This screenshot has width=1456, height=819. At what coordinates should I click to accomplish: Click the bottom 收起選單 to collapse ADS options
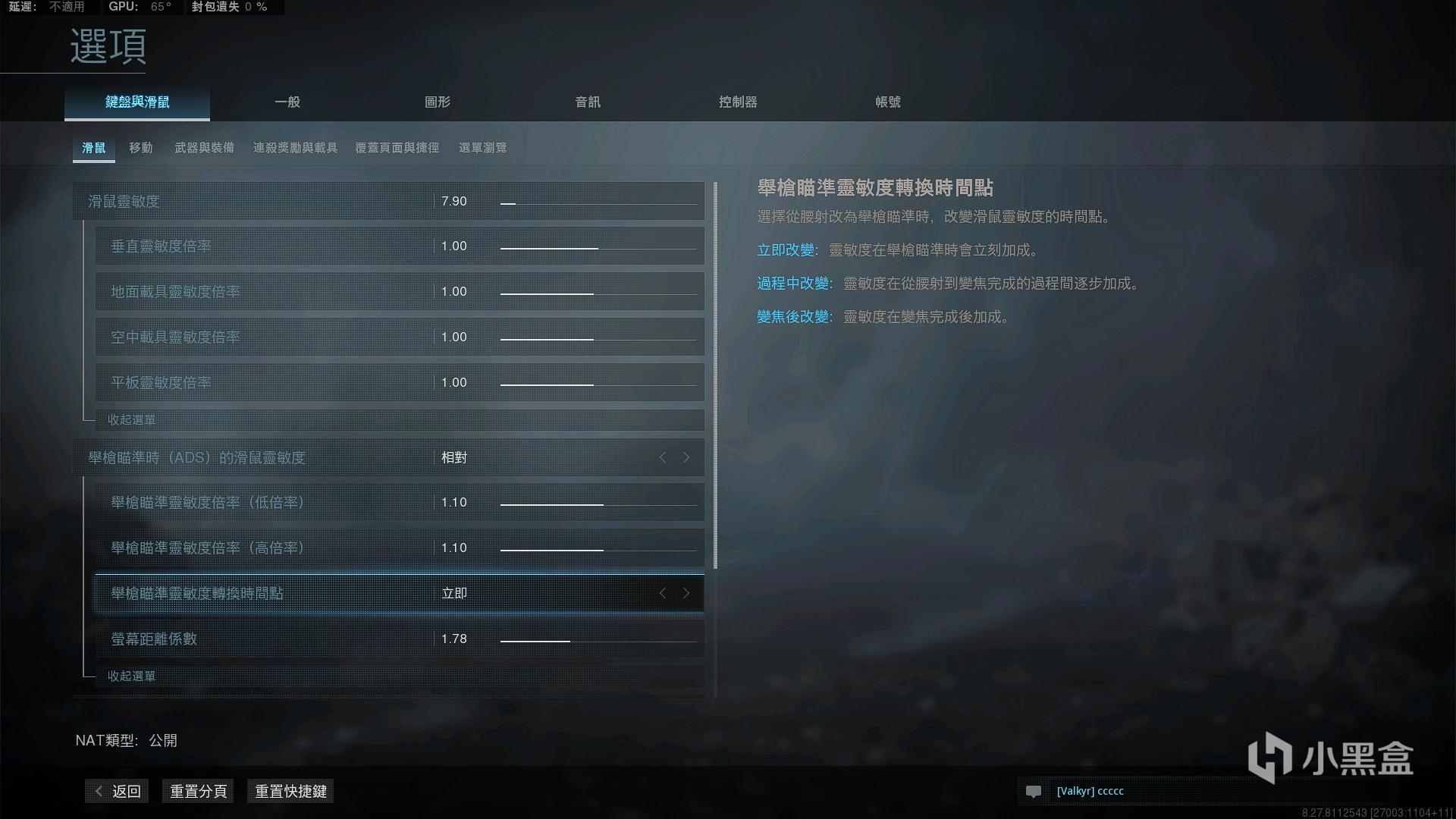(130, 676)
